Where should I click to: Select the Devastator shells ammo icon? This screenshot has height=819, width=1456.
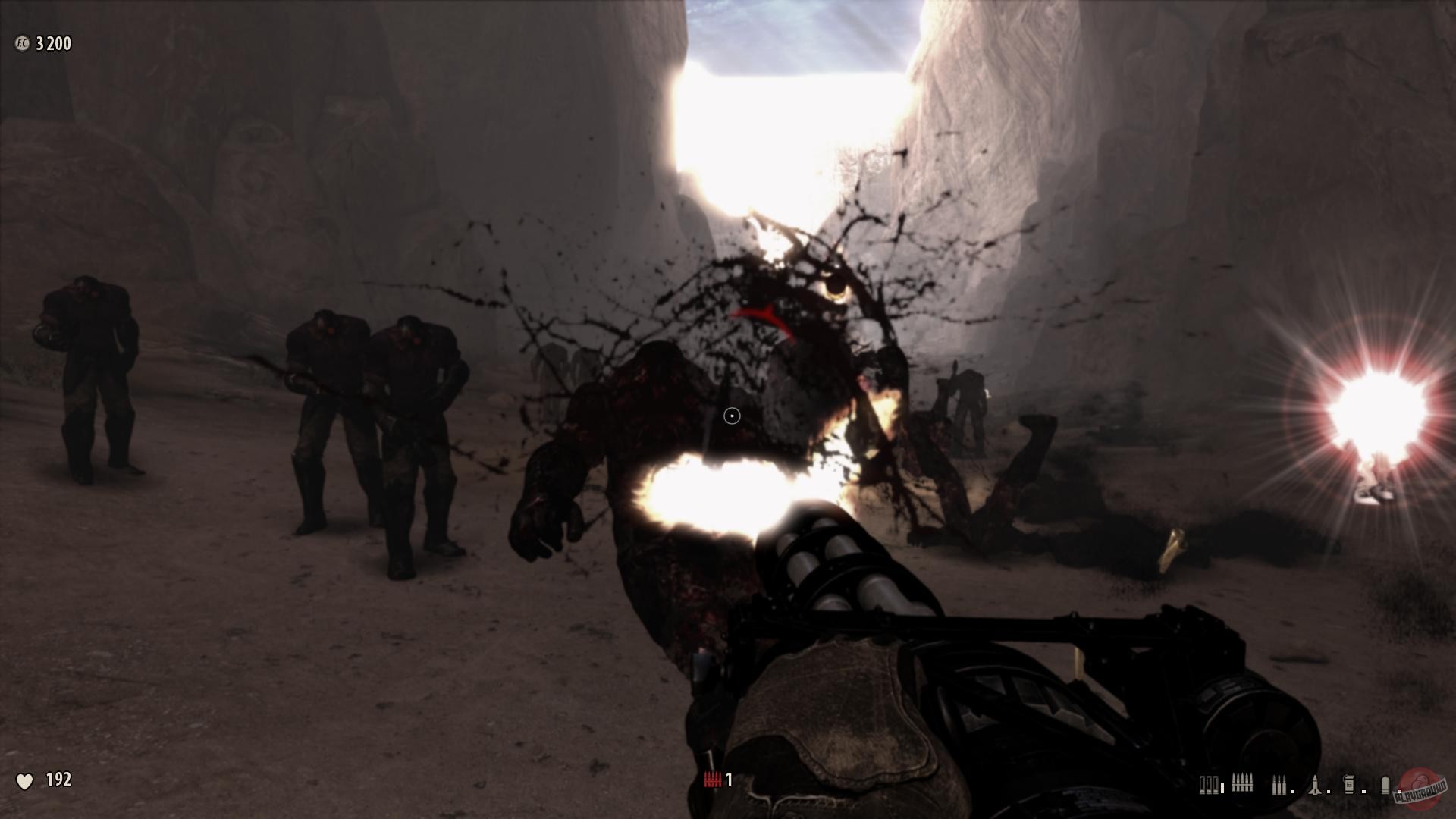coord(1279,785)
